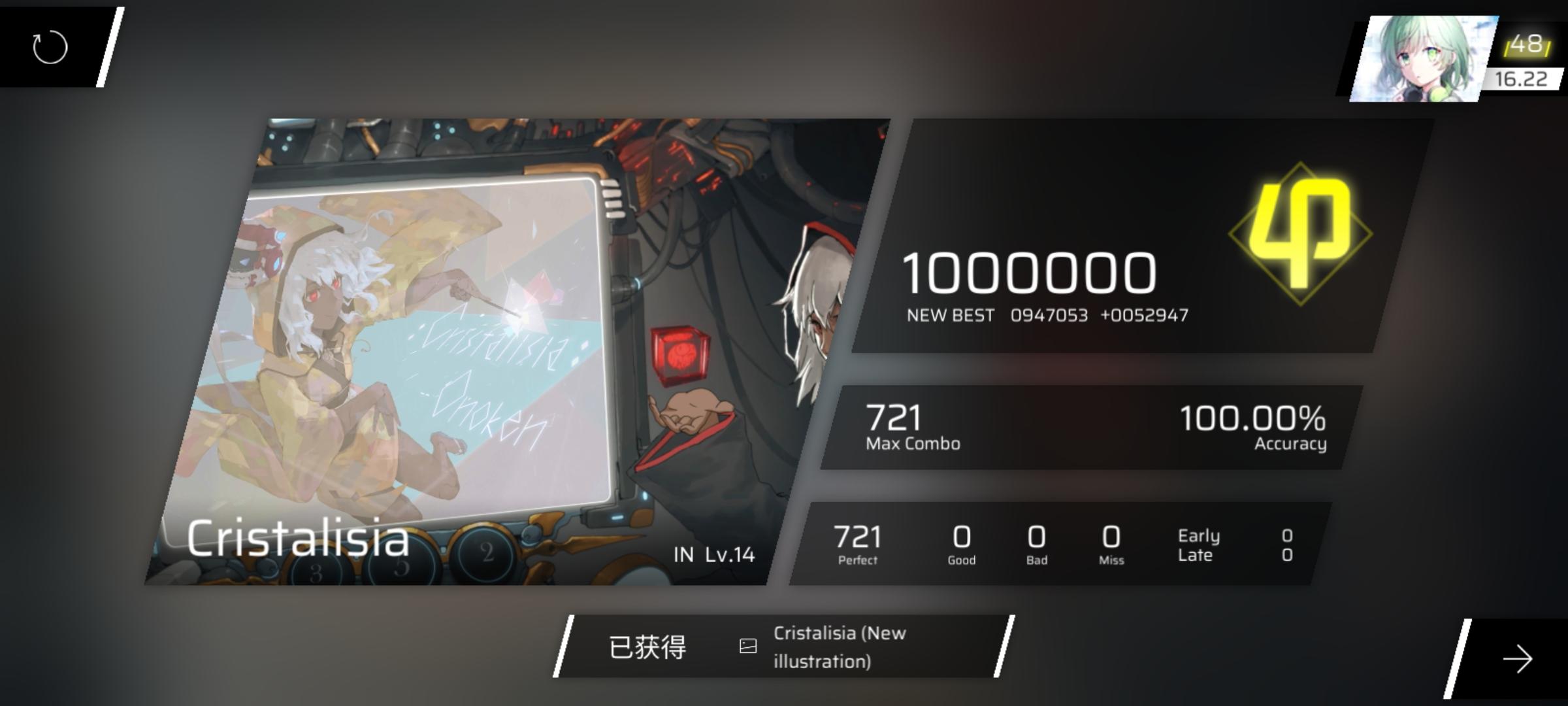Click the retry arrow icon
The image size is (1568, 706).
[x=49, y=46]
